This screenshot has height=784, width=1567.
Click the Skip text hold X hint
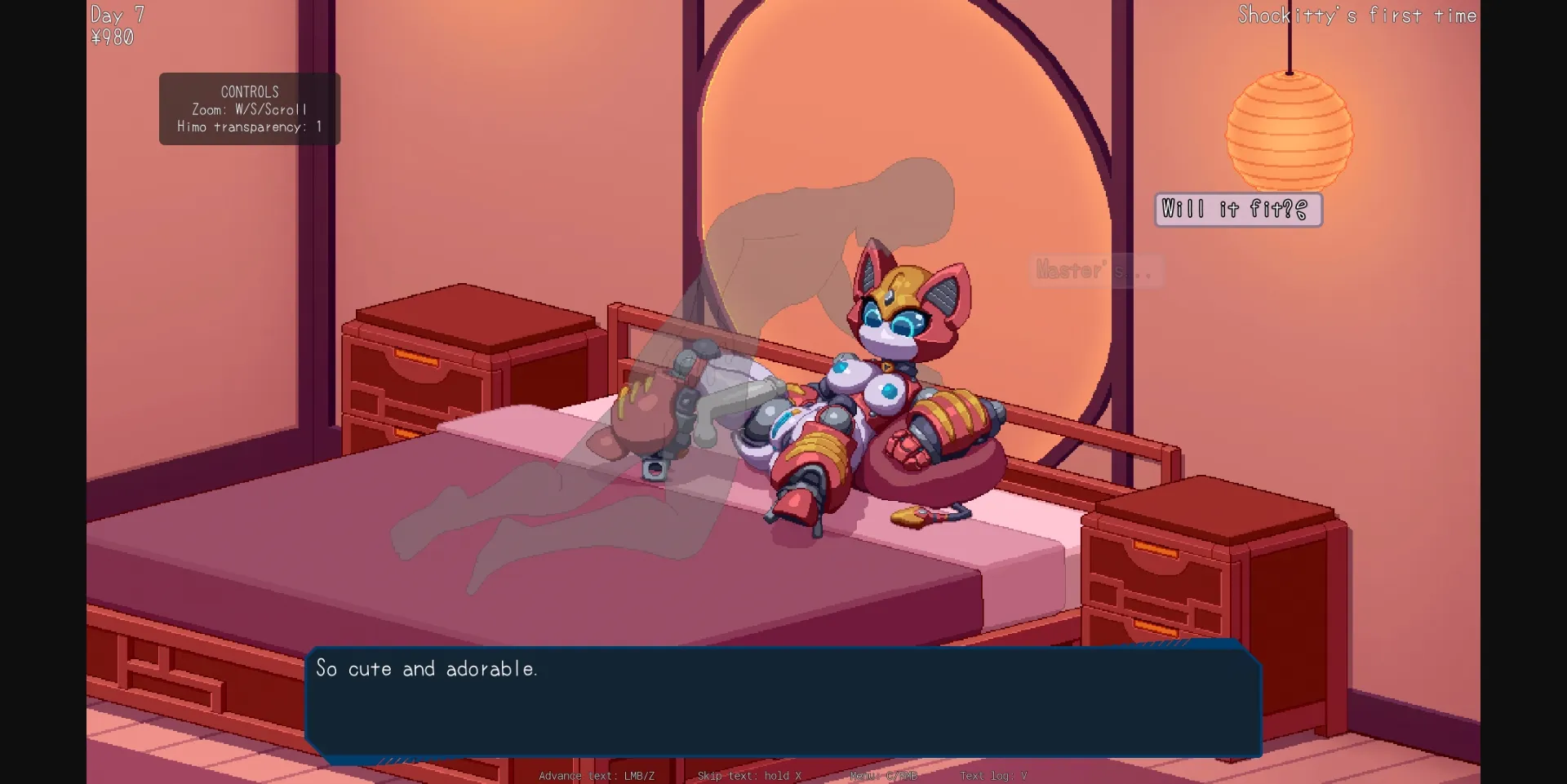tap(749, 776)
